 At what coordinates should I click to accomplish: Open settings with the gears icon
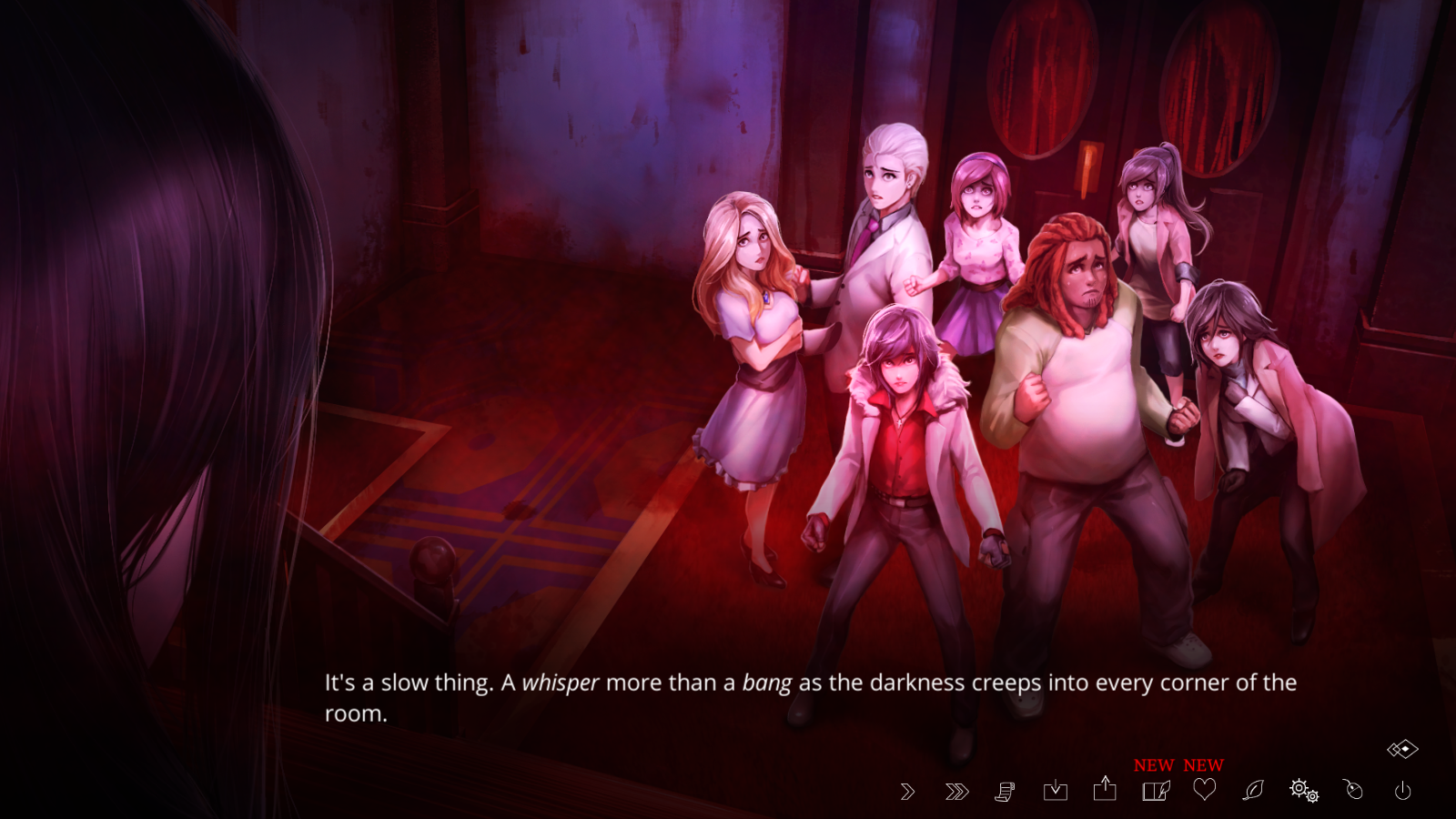[x=1304, y=790]
